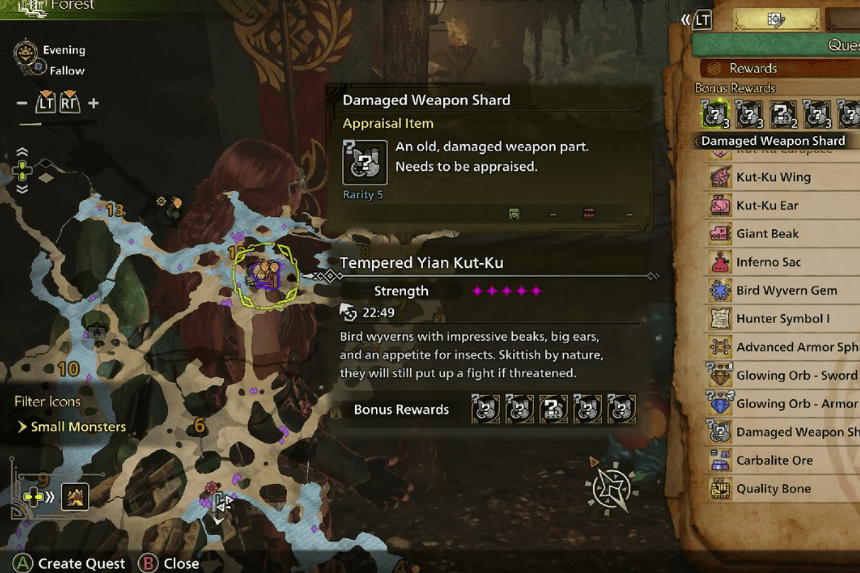Click the Damaged Weapon Shard appraisal icon
Screen dimensions: 860x573
(364, 161)
